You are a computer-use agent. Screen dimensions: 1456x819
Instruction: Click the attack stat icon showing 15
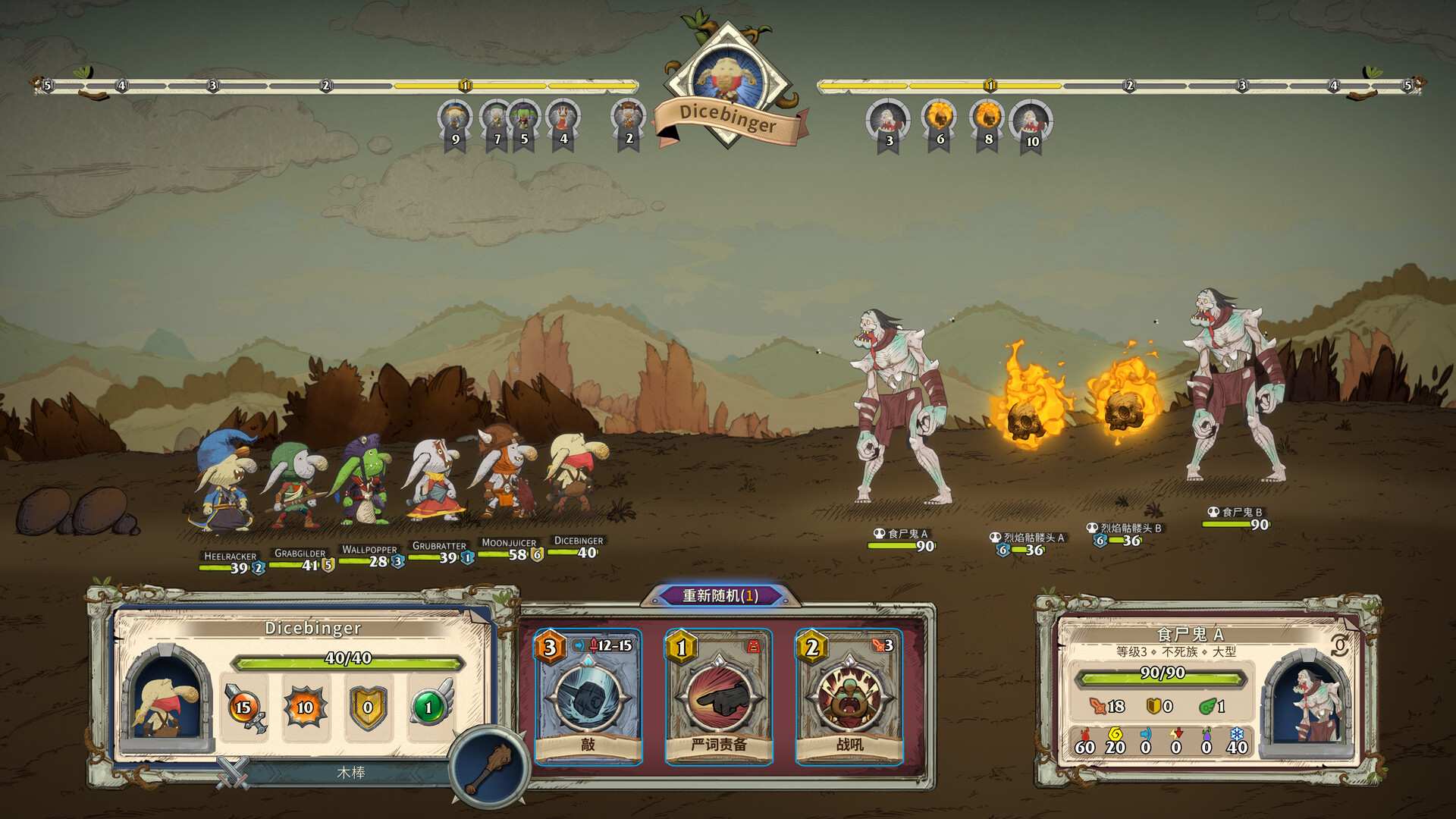[243, 708]
